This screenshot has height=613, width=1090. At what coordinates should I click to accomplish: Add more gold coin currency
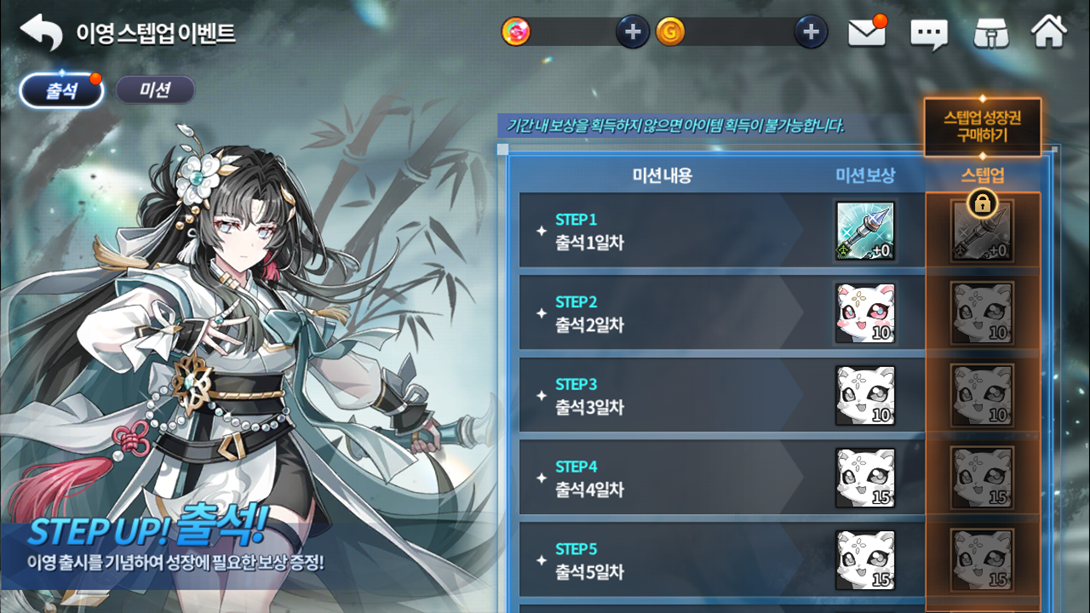(811, 32)
